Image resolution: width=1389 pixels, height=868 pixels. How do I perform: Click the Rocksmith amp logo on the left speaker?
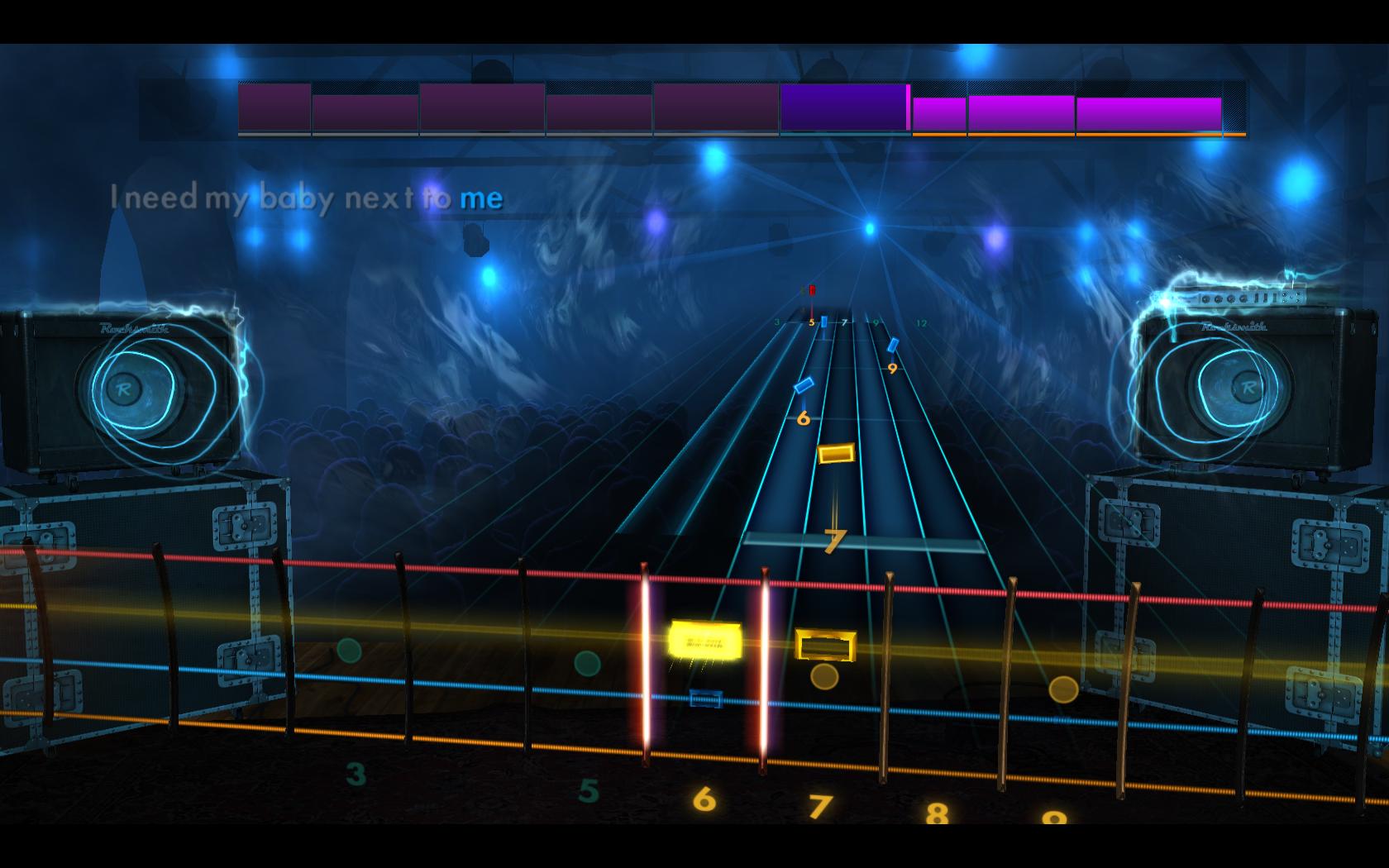click(132, 327)
